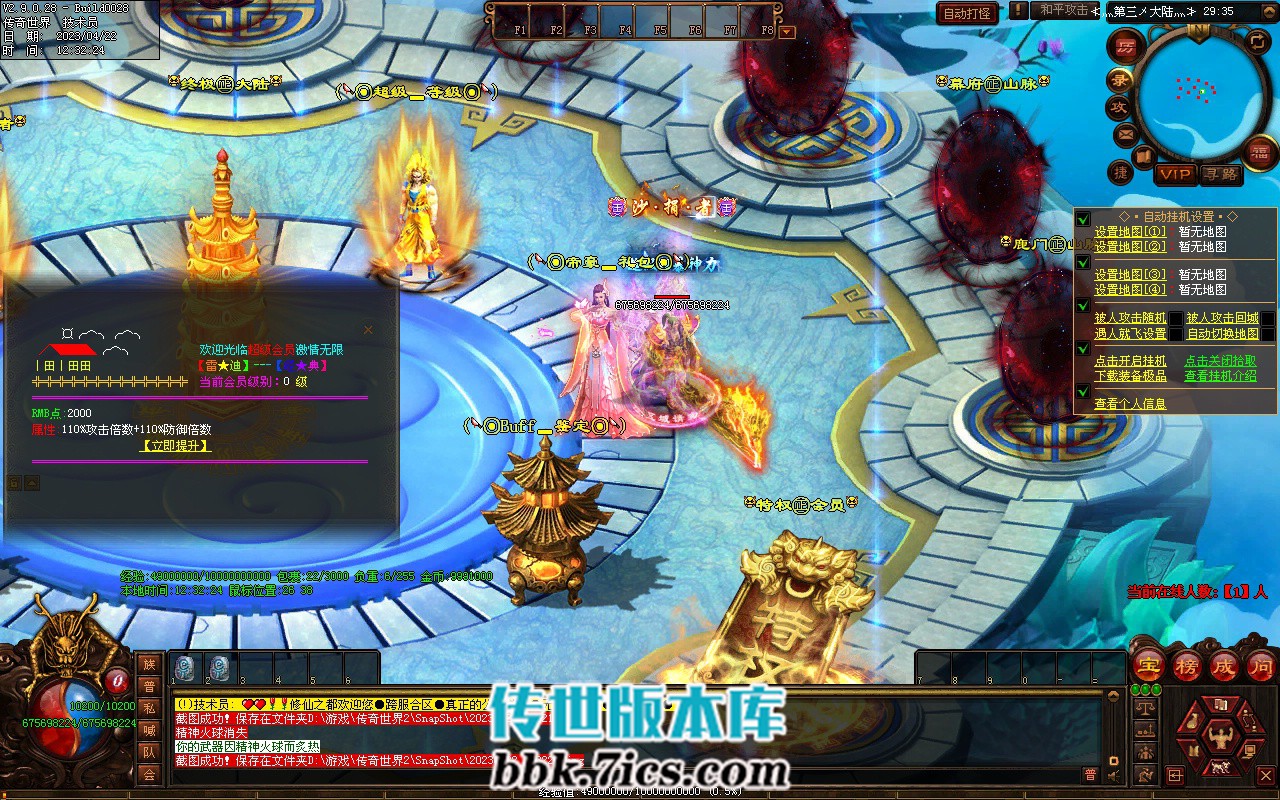Screen dimensions: 1280x800
Task: Select the 队 team chat channel
Action: point(149,752)
